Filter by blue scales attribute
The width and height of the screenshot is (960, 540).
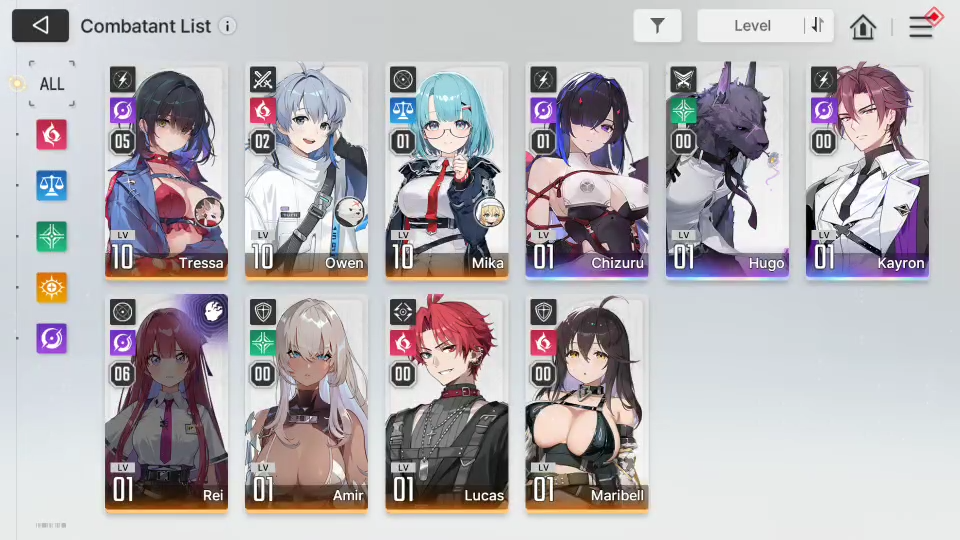[51, 185]
